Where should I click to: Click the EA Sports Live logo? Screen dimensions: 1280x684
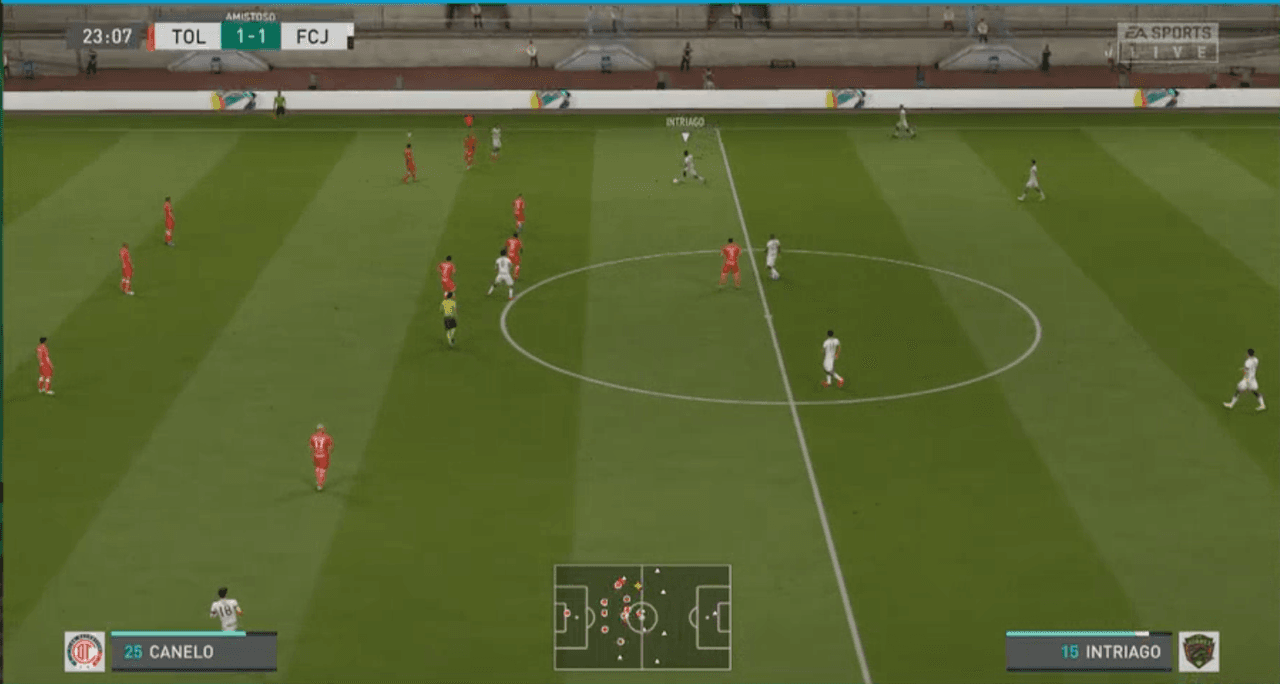(x=1168, y=43)
